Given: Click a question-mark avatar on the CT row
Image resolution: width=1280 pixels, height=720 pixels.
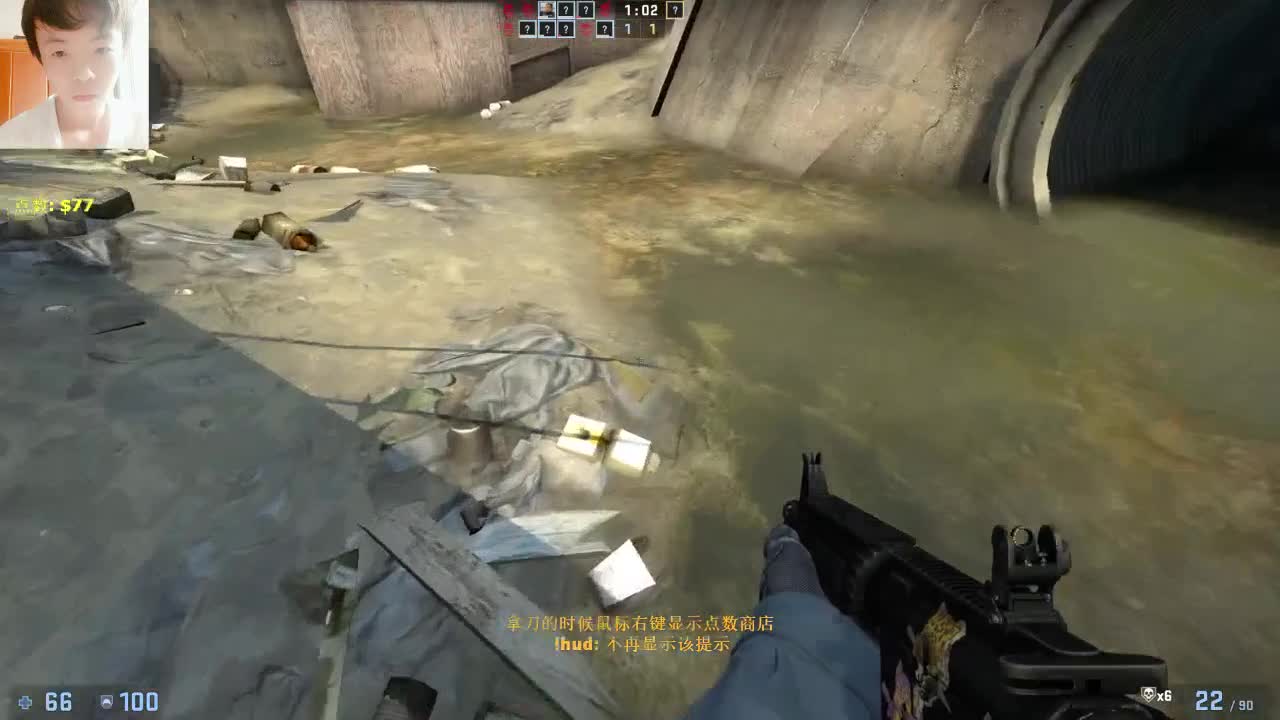Looking at the screenshot, I should tap(565, 10).
